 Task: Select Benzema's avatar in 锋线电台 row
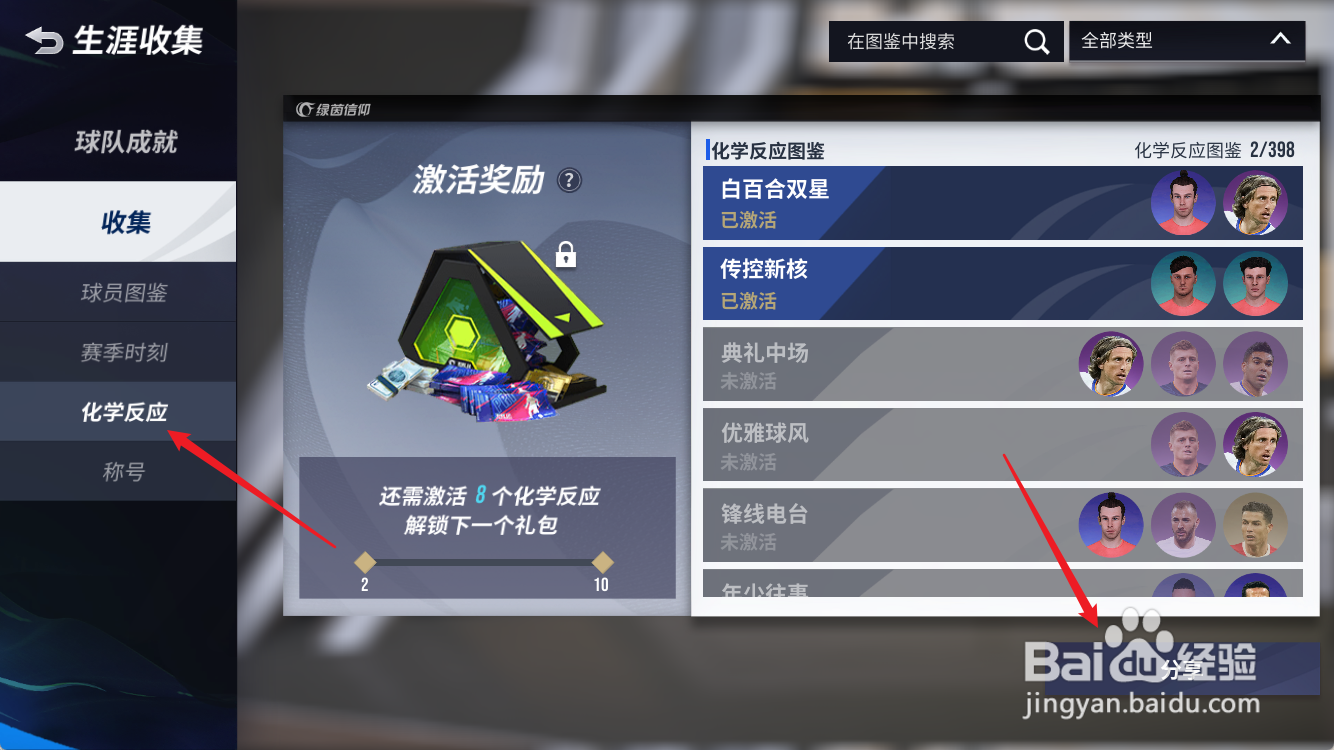[1183, 525]
